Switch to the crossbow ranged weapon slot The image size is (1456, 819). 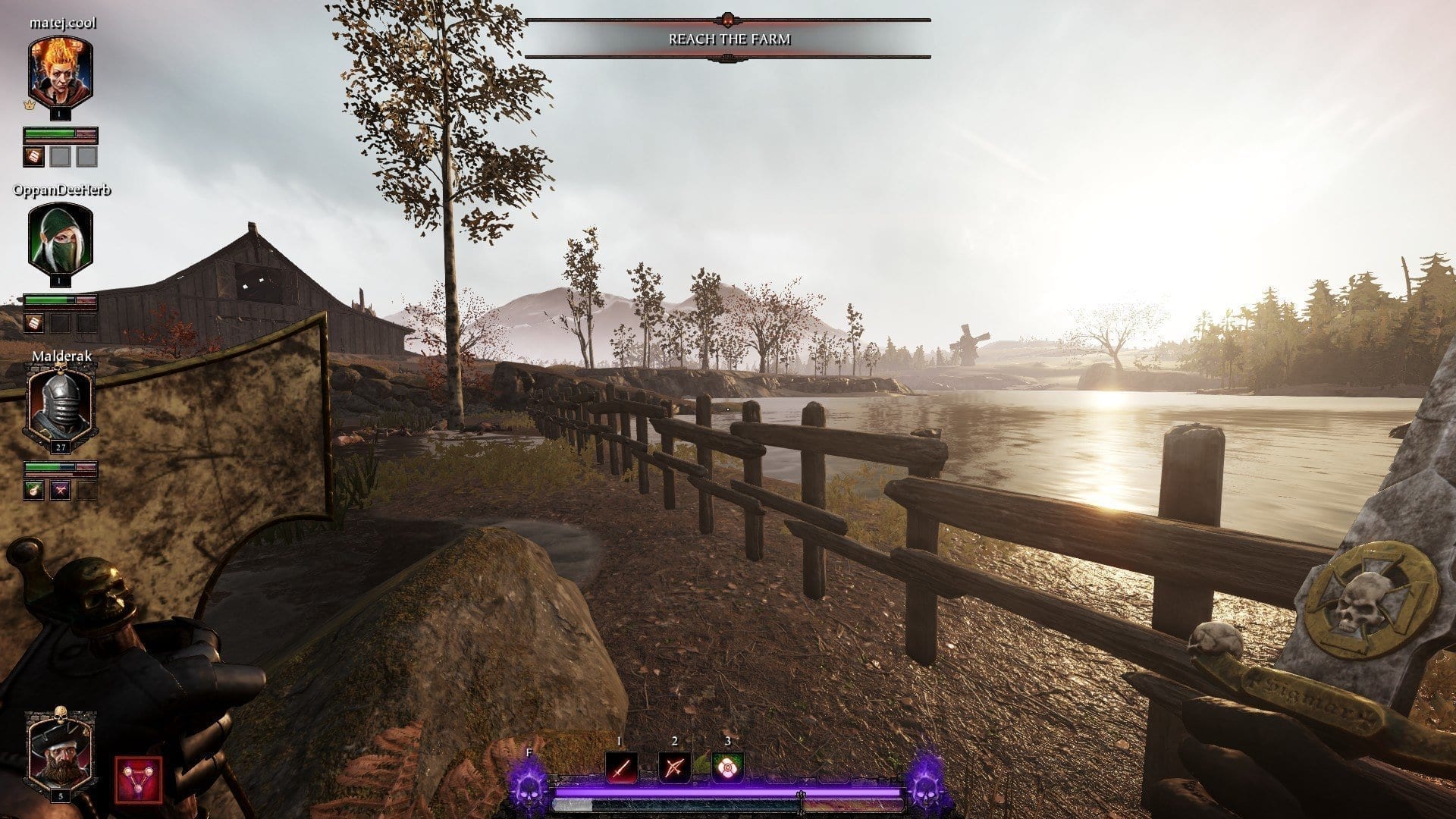[x=673, y=768]
